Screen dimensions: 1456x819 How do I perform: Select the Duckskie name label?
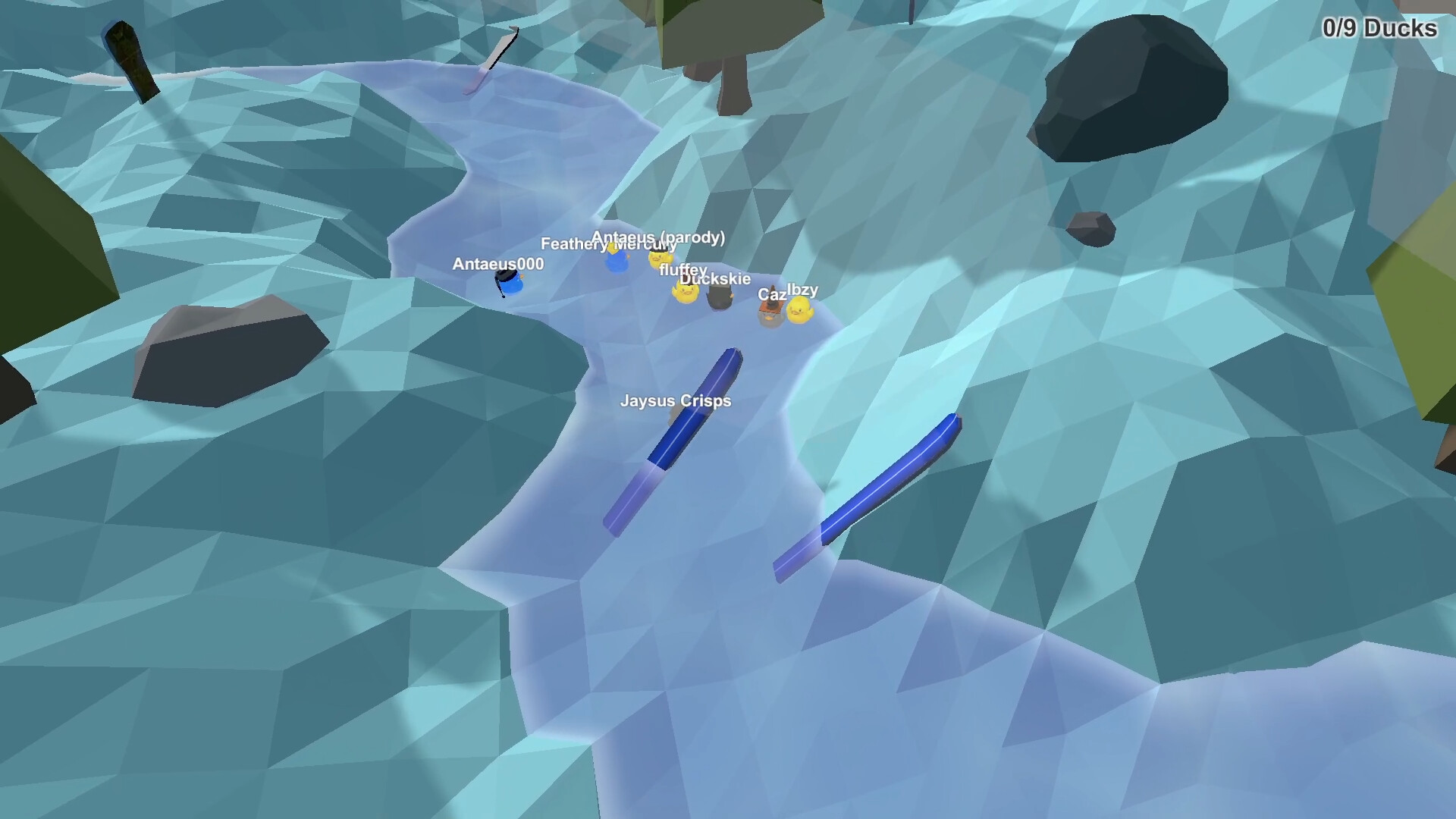pyautogui.click(x=715, y=278)
